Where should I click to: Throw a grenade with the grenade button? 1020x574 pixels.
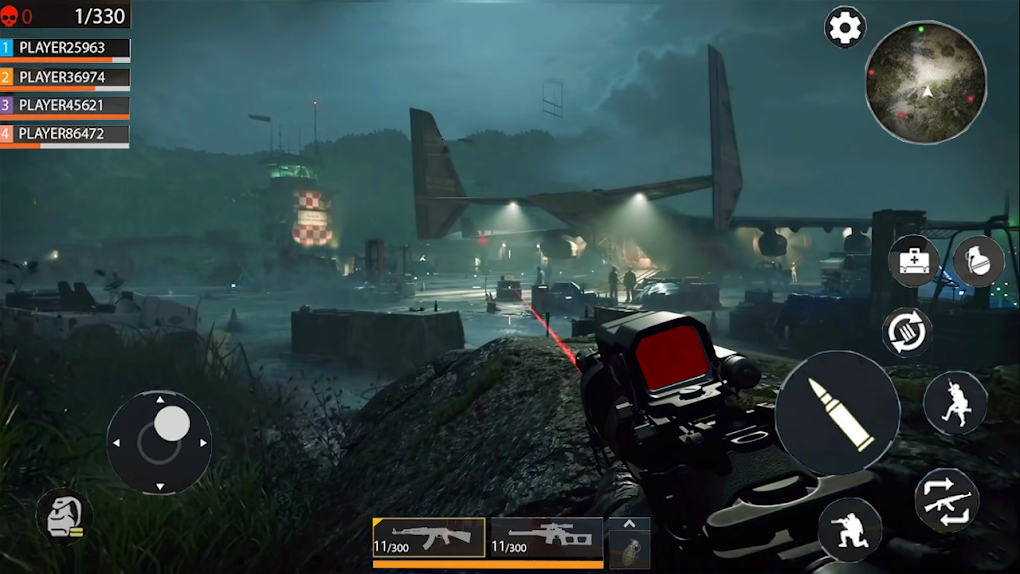click(x=978, y=262)
